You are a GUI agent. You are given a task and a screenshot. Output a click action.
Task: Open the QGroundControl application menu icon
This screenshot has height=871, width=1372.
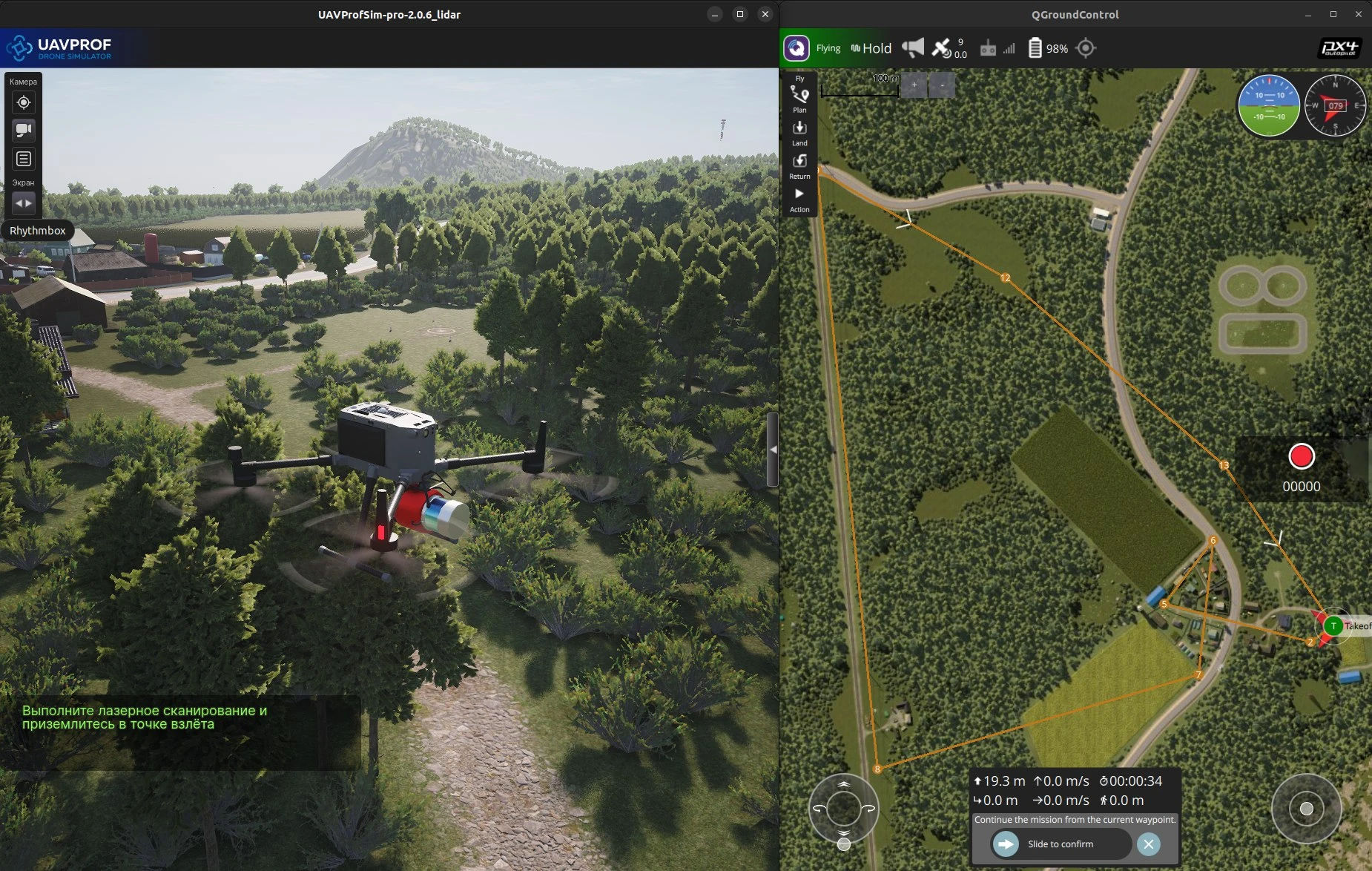pos(797,48)
